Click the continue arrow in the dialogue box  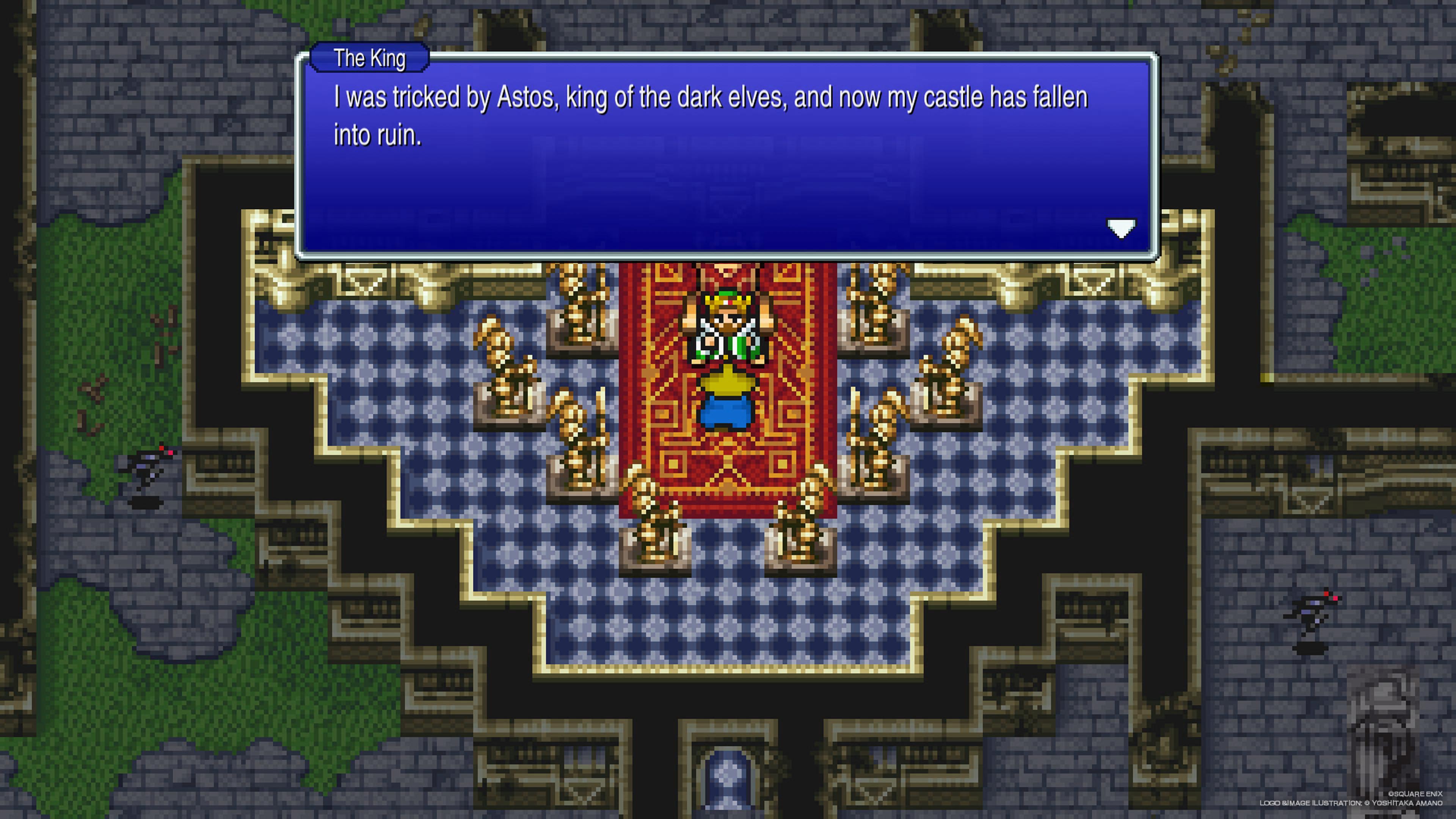(x=1121, y=228)
